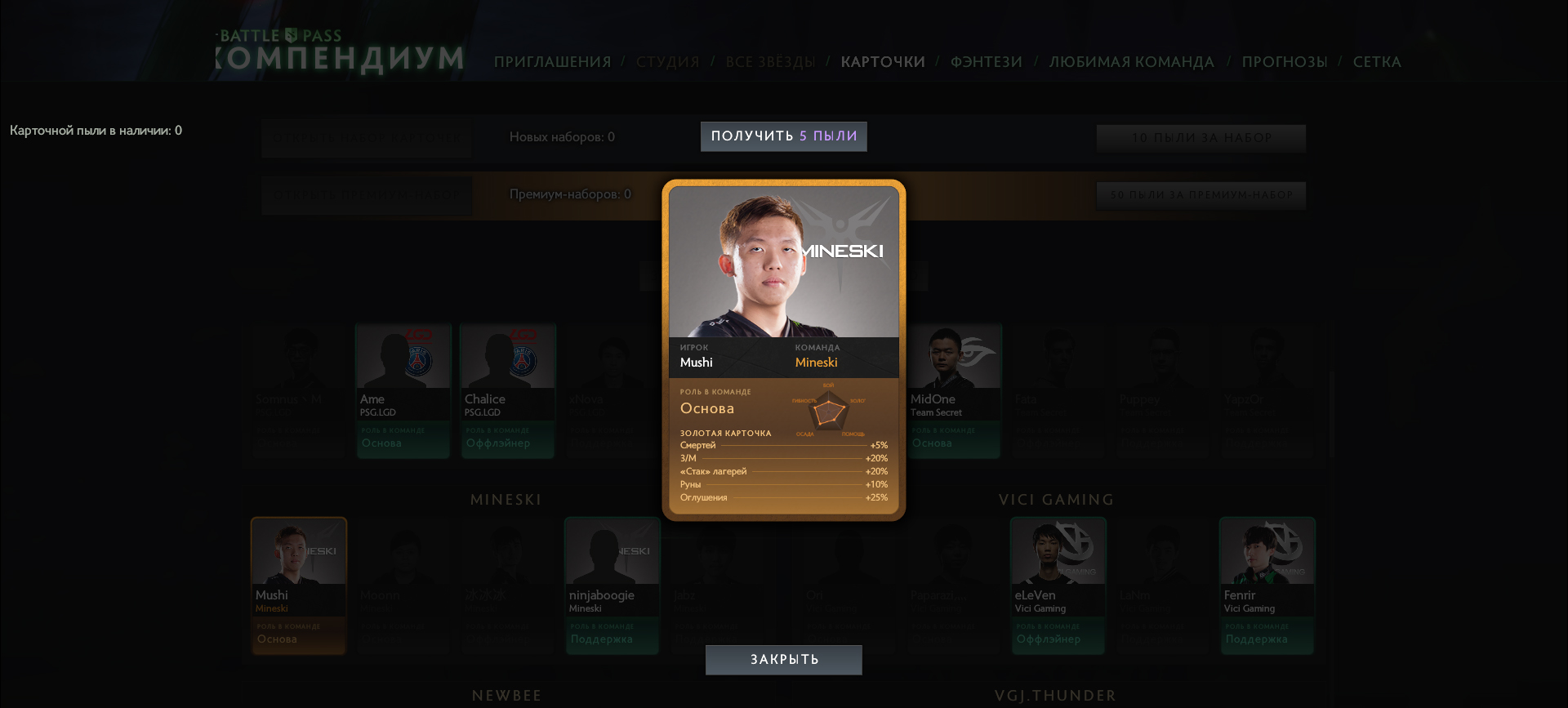Select the Карточки tab
Screen dimensions: 1568x708
pyautogui.click(x=883, y=62)
